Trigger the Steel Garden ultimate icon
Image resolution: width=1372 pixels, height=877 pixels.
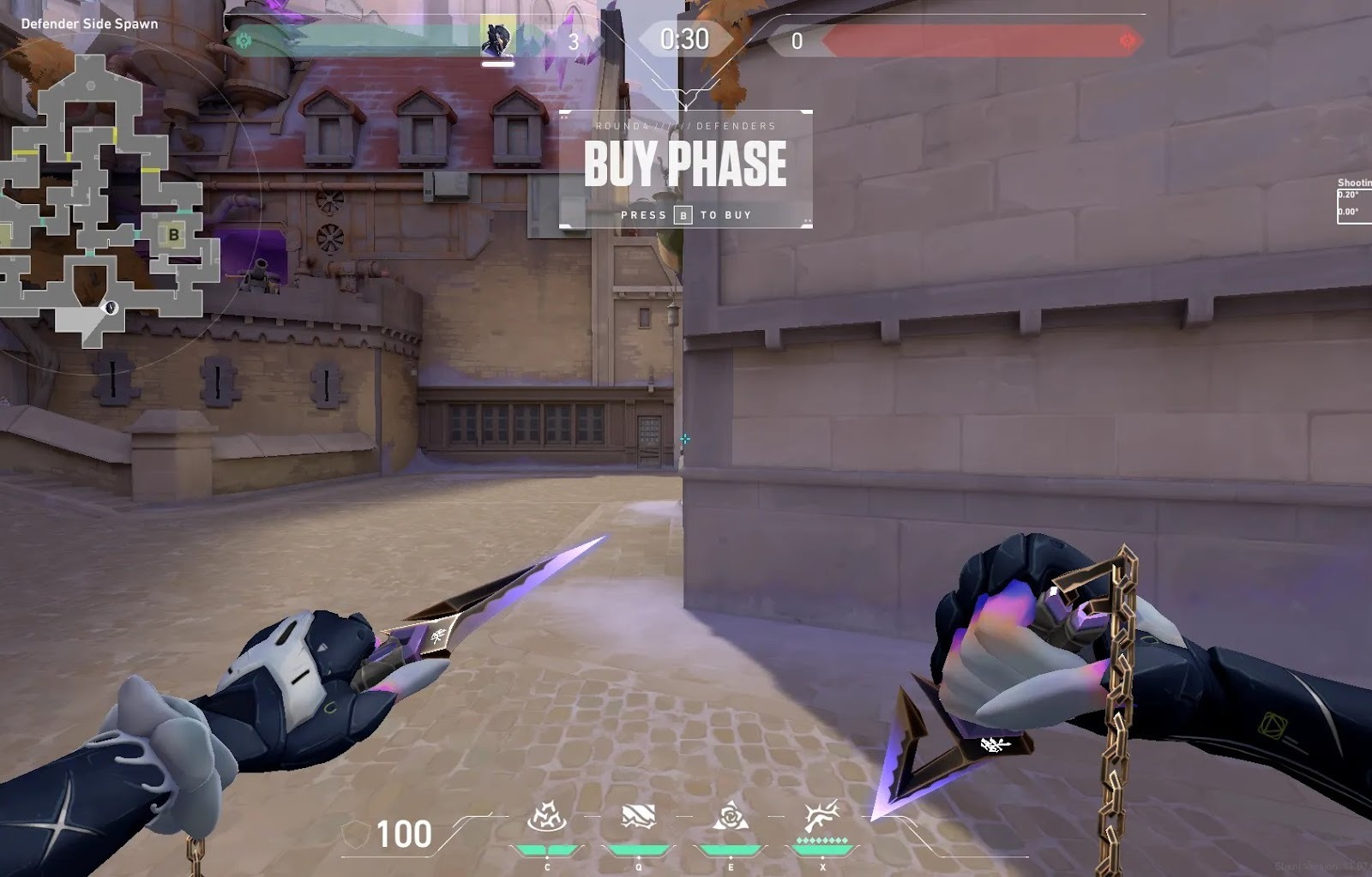(x=821, y=818)
